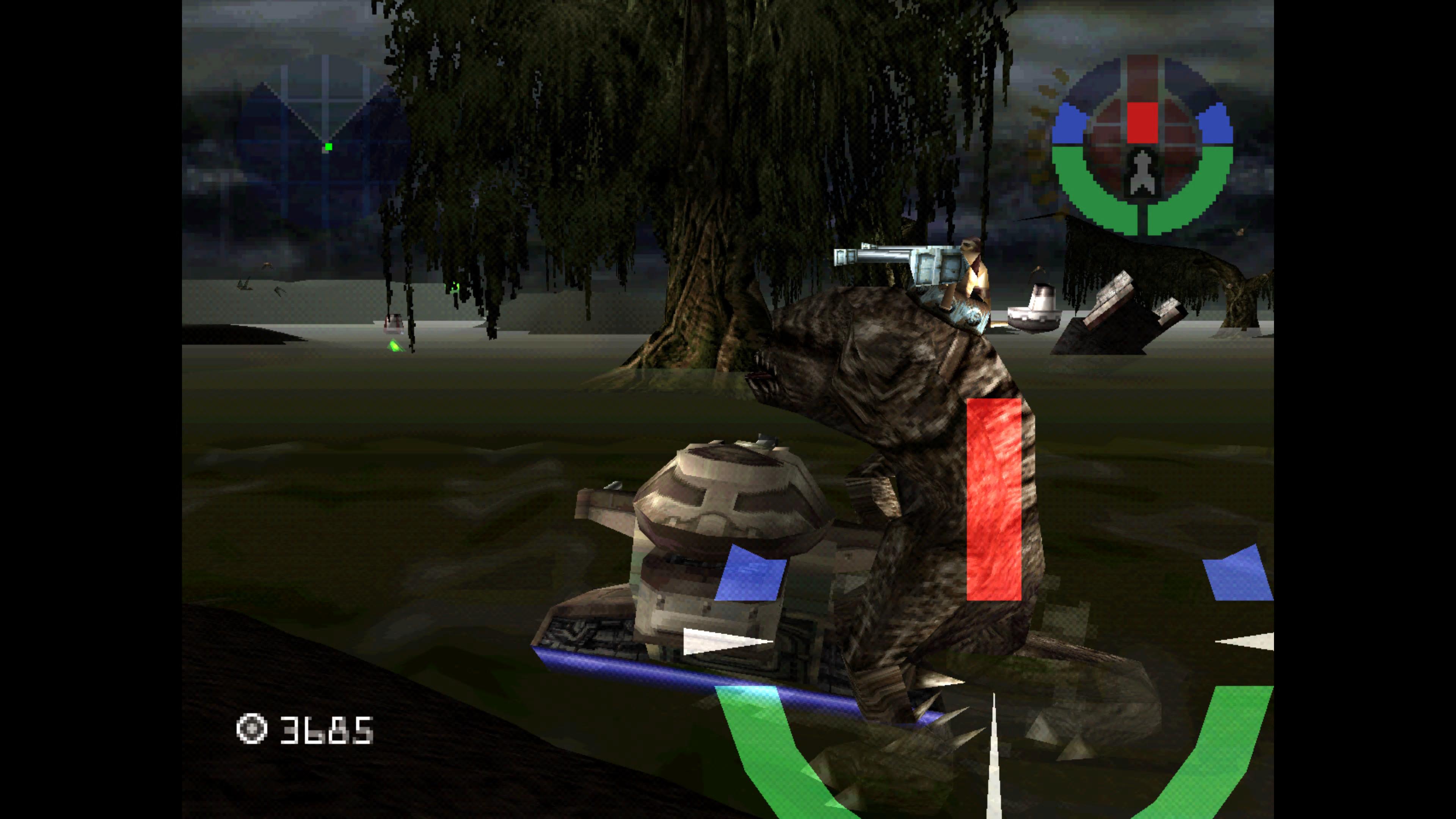The image size is (1456, 819).
Task: Select the circular vehicle shield status indicator
Action: click(1142, 145)
